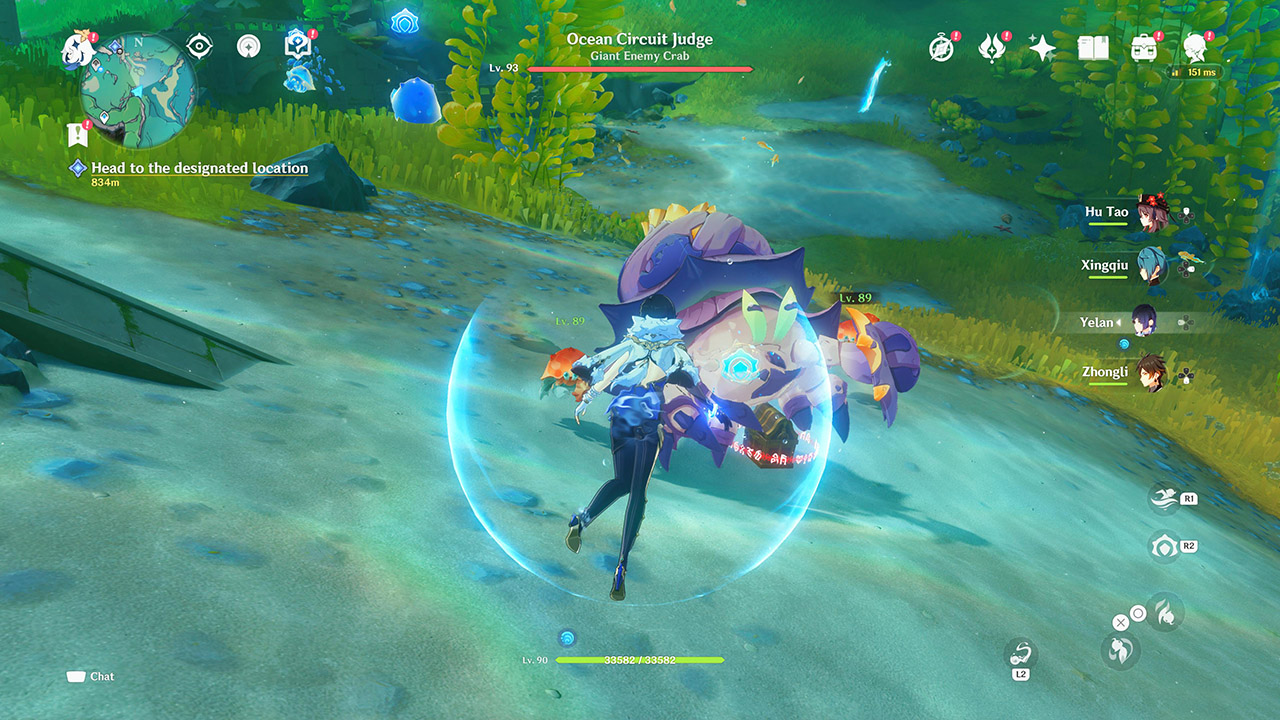This screenshot has width=1280, height=720.
Task: Click the round starburst icon beside the eye
Action: [x=248, y=46]
